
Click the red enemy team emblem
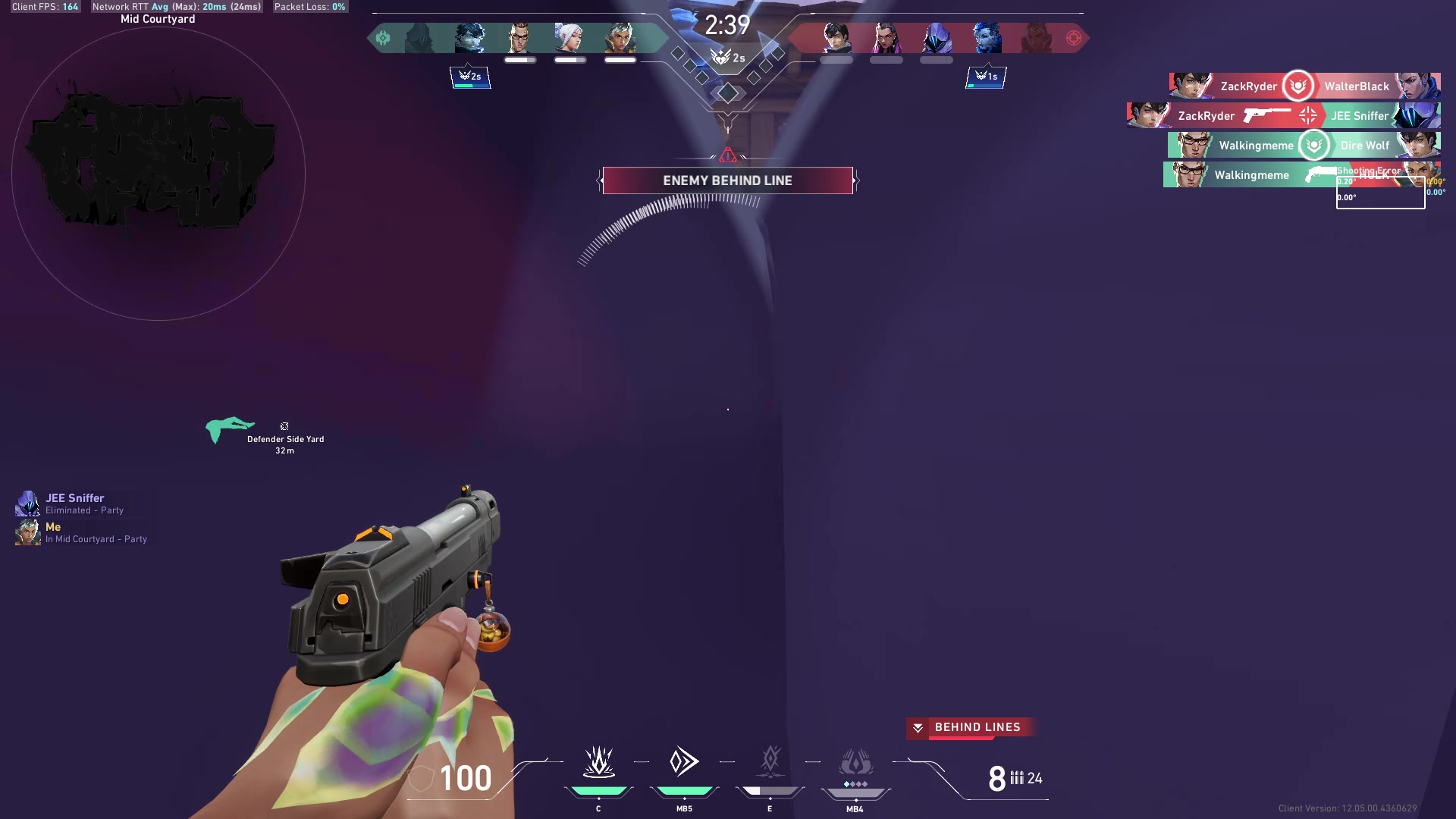(1073, 38)
